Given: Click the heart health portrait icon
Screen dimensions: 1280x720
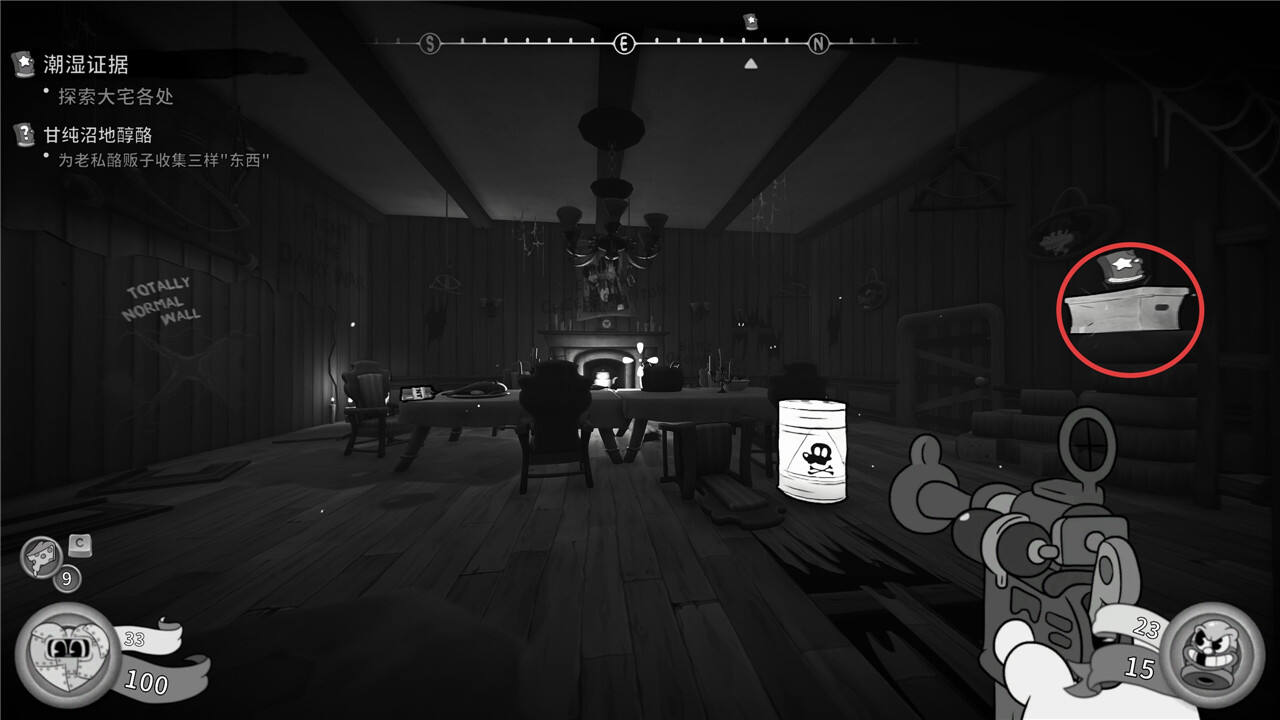Looking at the screenshot, I should click(x=66, y=653).
